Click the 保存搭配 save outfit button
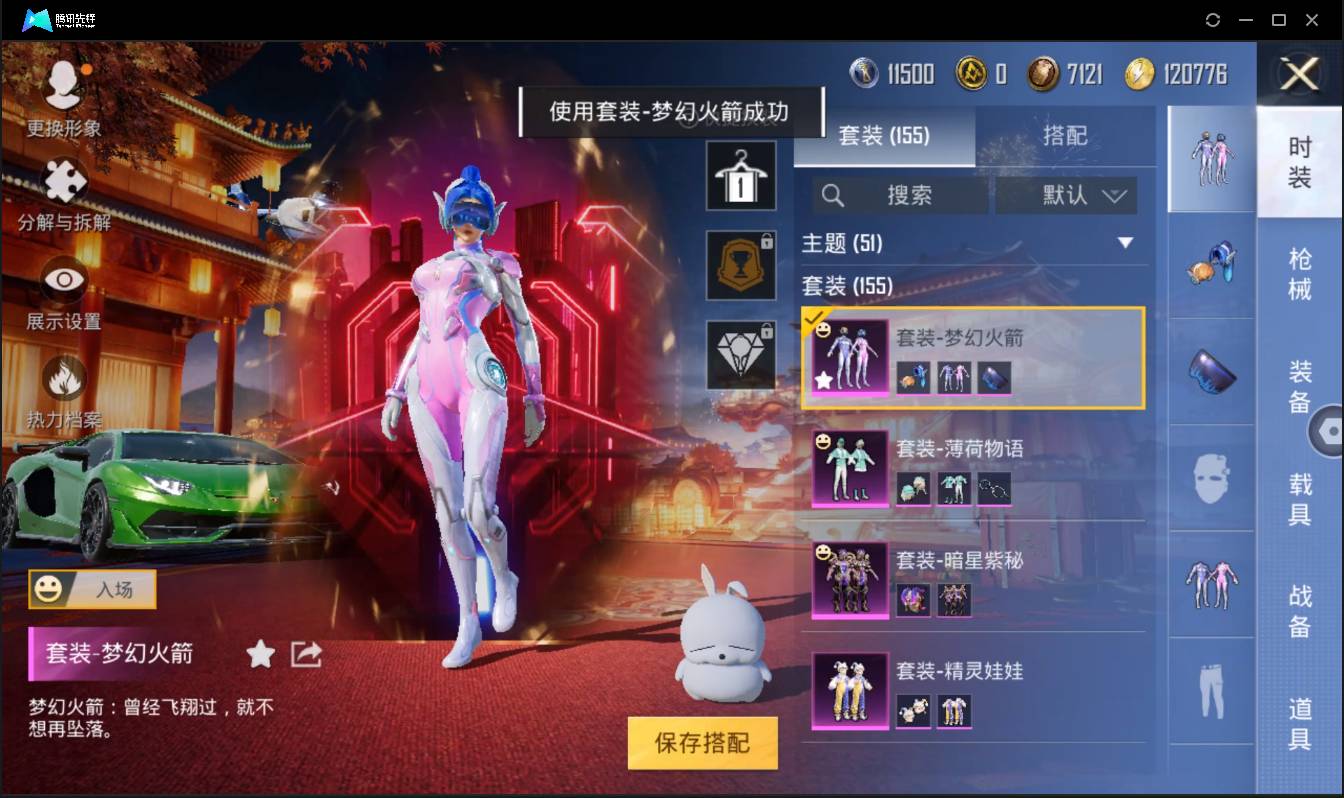 tap(703, 744)
